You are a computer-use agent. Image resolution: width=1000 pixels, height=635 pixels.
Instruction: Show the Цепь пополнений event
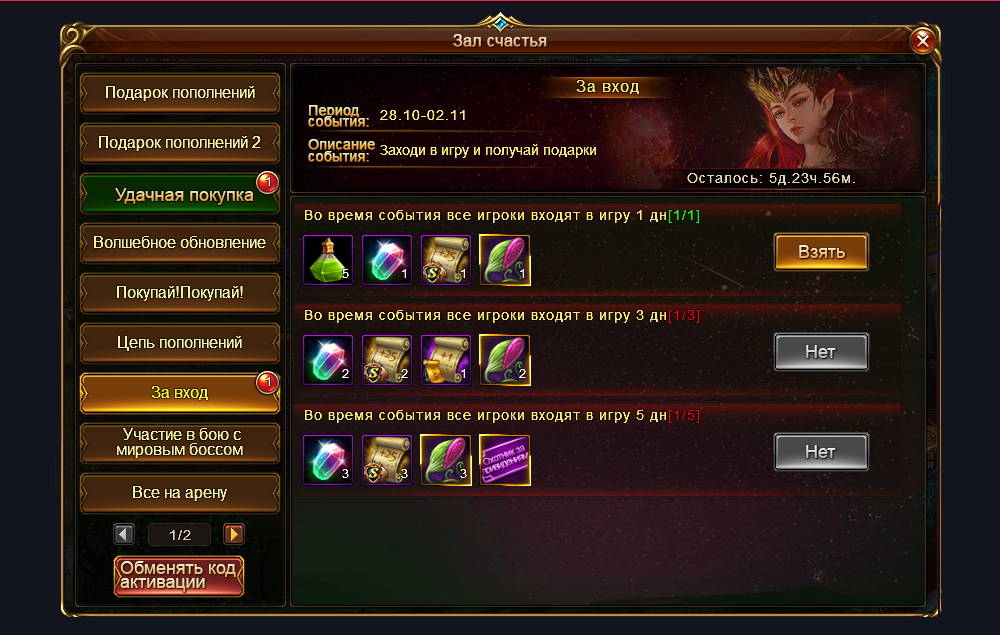180,343
